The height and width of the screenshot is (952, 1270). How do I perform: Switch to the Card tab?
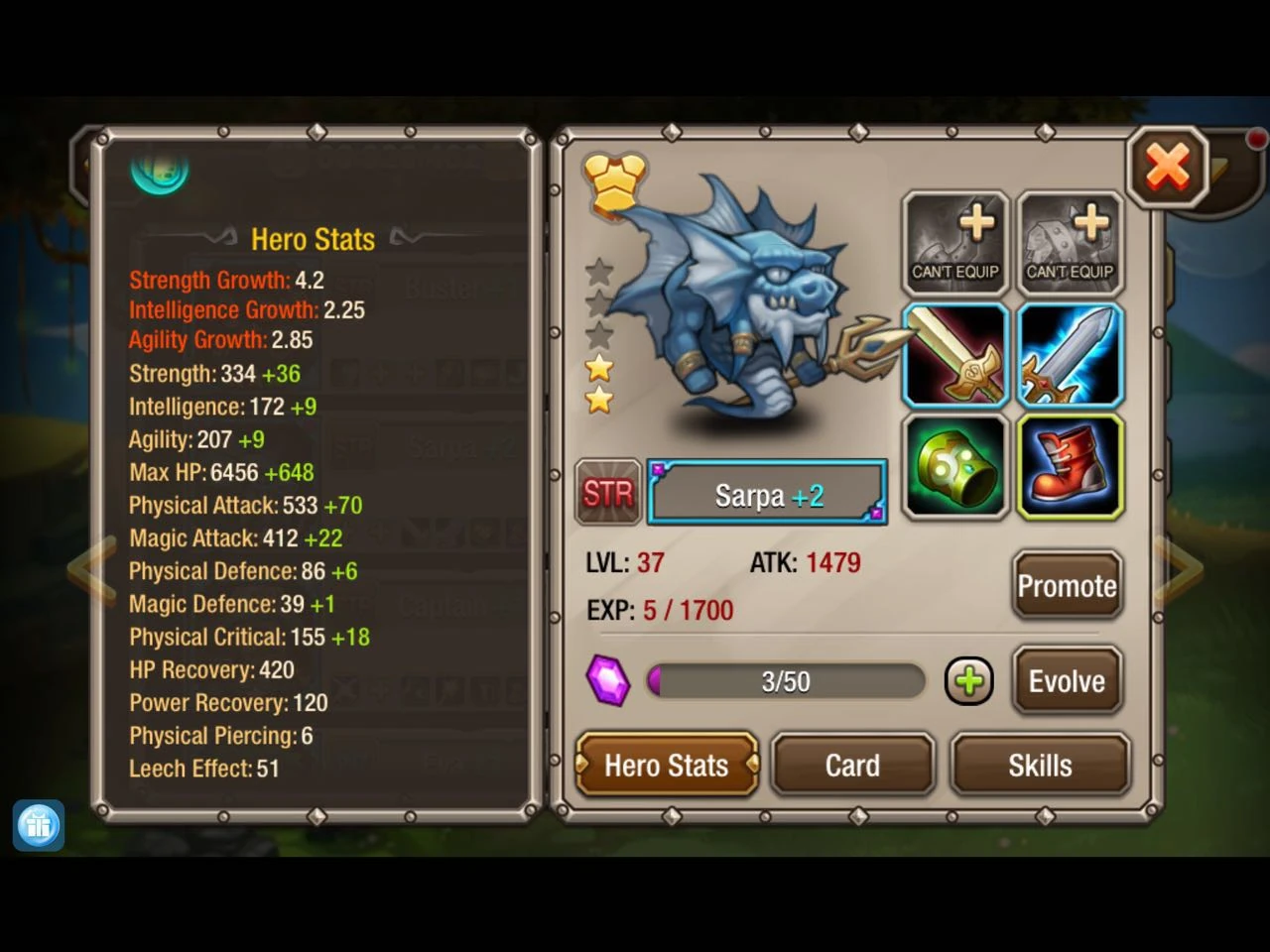[852, 765]
